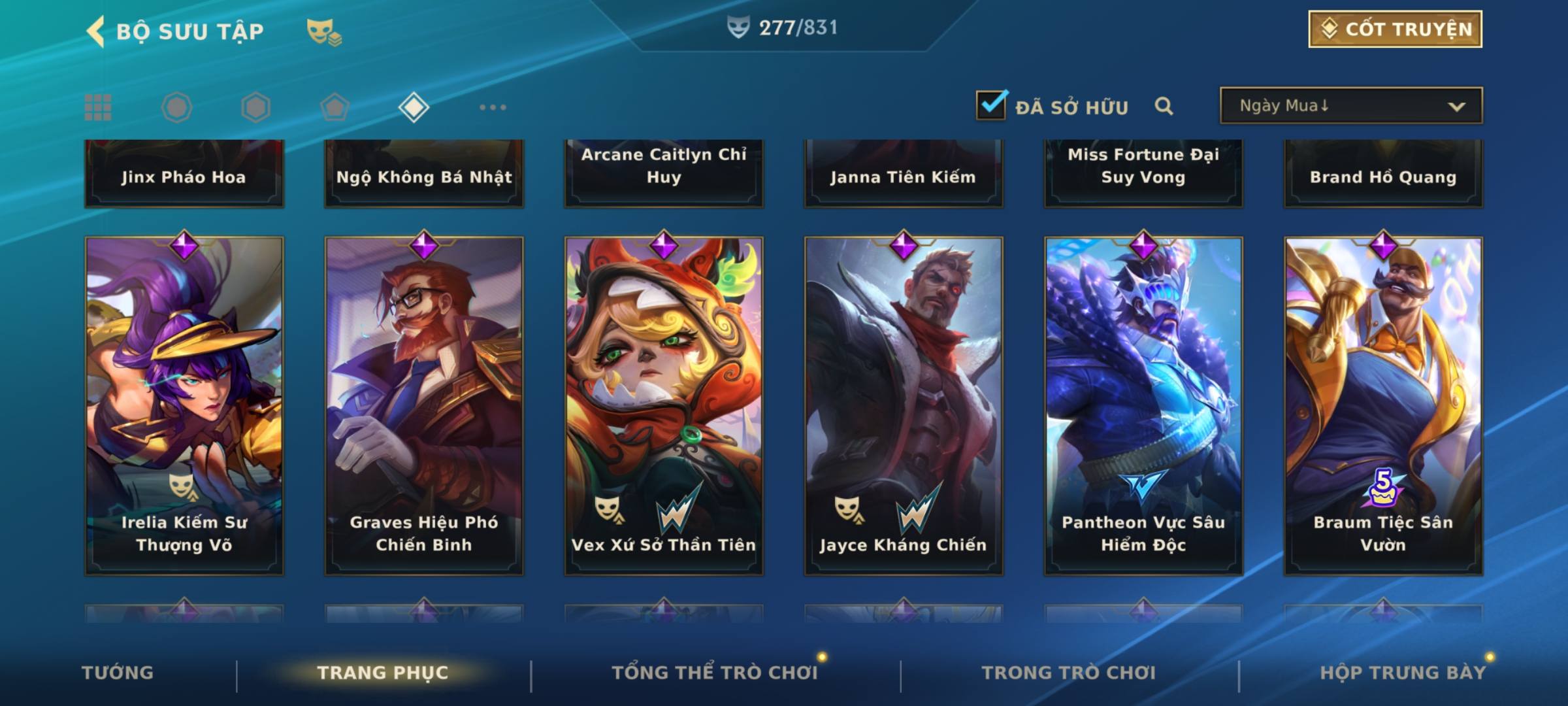Select the grid all-skins filter icon
The height and width of the screenshot is (706, 1568).
tap(98, 107)
